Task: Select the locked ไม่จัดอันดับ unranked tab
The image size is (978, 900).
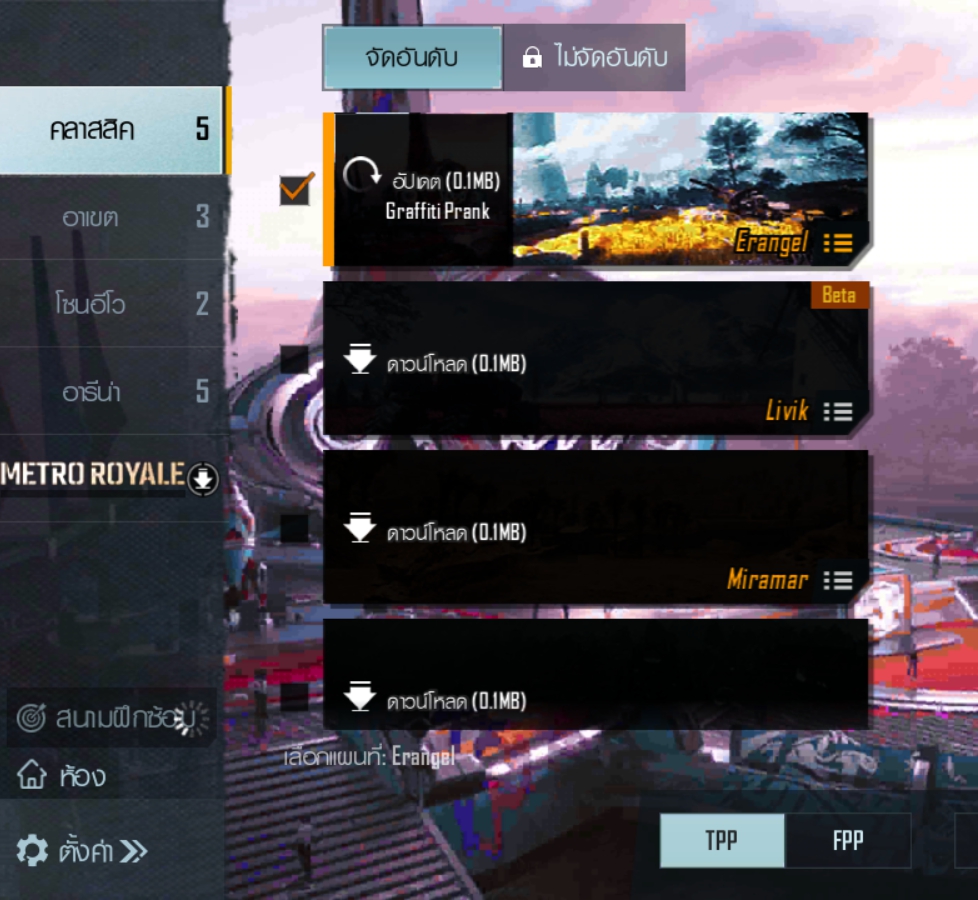Action: (x=594, y=58)
